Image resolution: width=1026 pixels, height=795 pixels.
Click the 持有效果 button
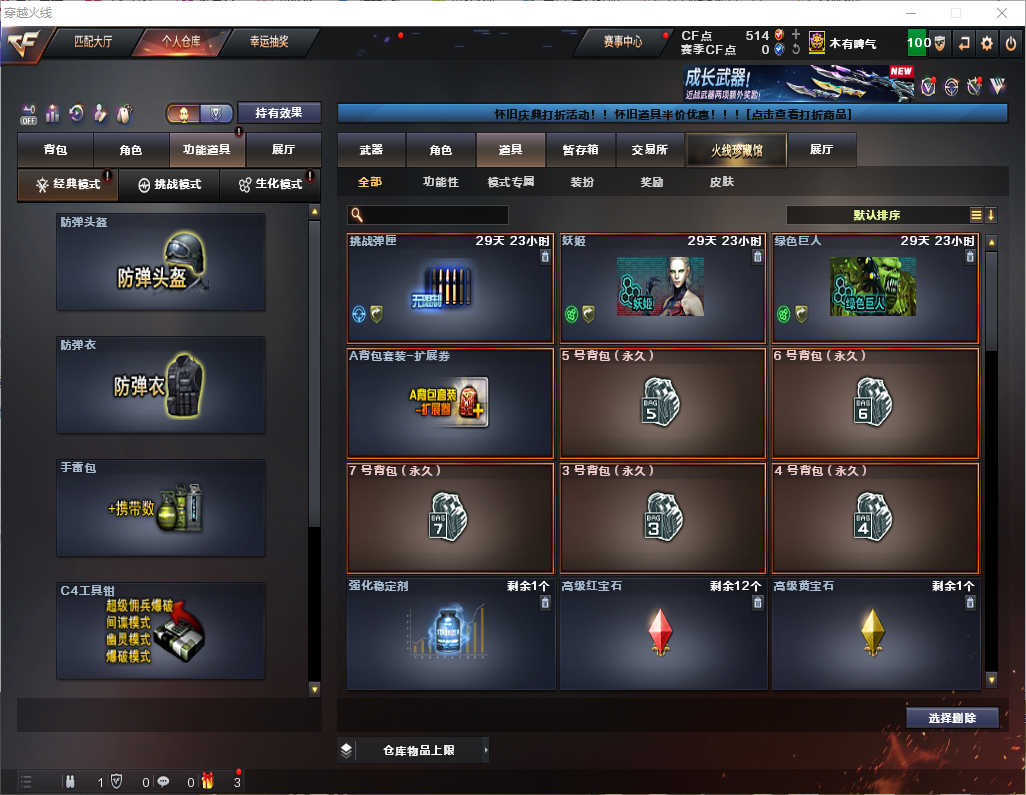point(279,113)
